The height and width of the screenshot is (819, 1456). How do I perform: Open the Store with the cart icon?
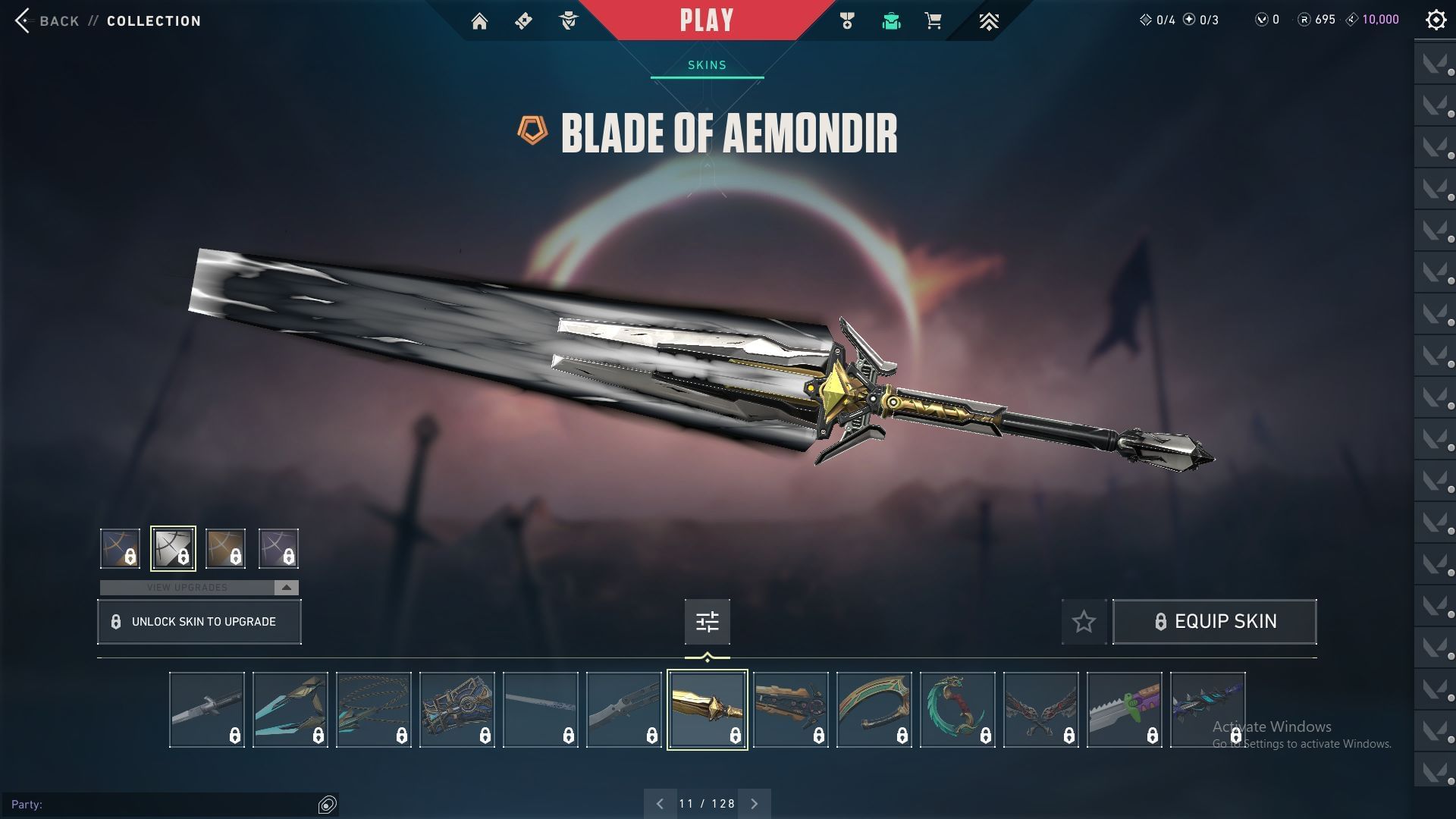pyautogui.click(x=932, y=20)
